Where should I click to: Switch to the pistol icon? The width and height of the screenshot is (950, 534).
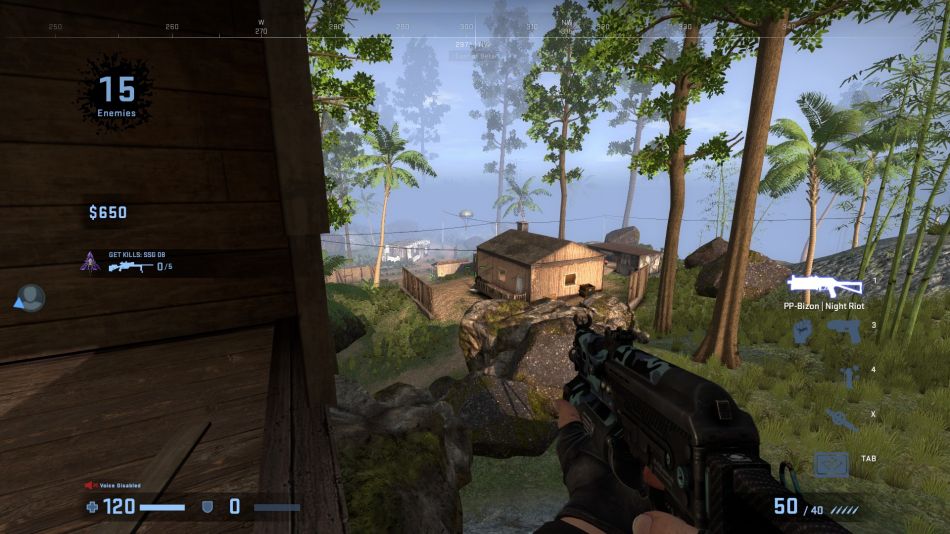(x=843, y=330)
